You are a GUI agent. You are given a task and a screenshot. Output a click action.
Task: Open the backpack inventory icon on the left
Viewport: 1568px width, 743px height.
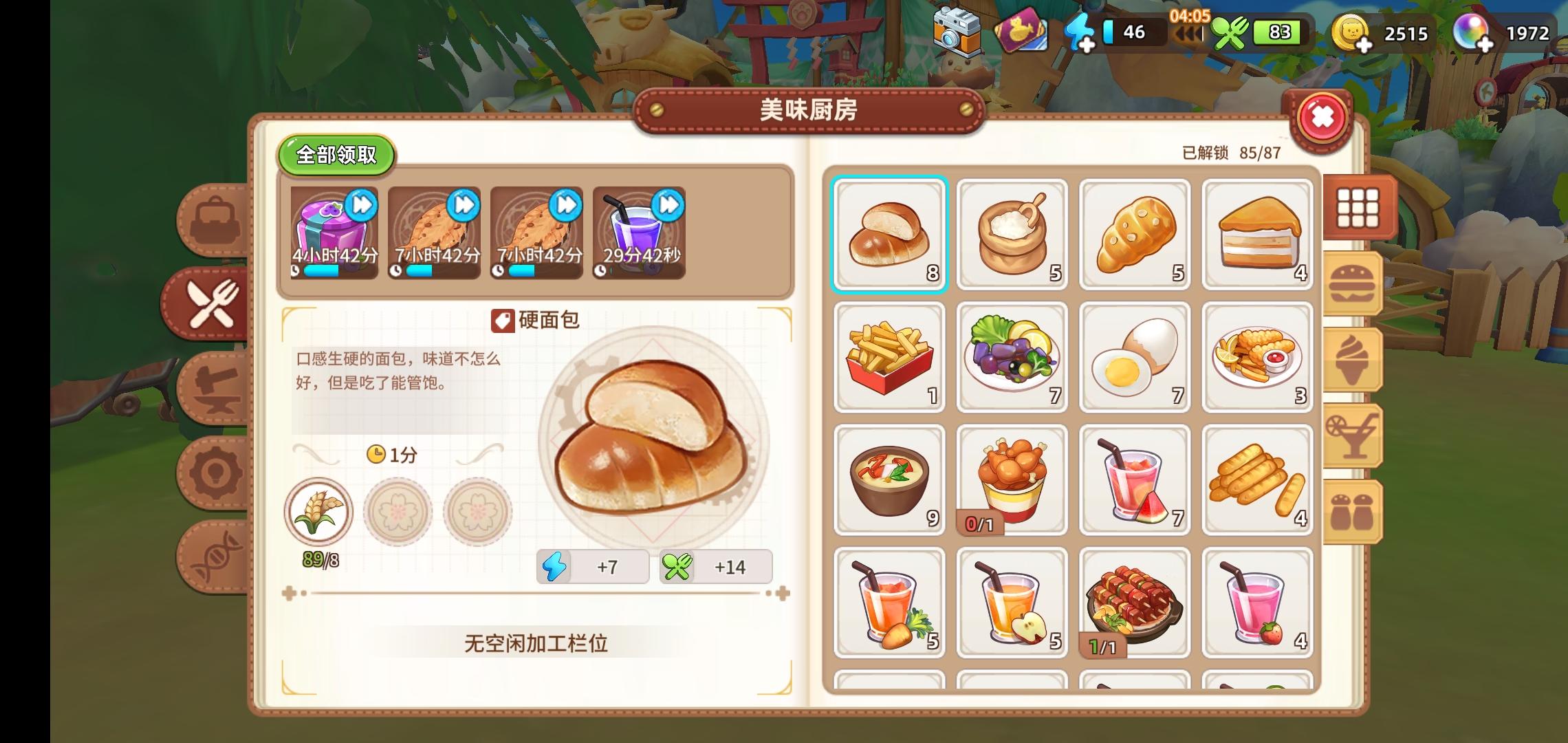[x=213, y=217]
